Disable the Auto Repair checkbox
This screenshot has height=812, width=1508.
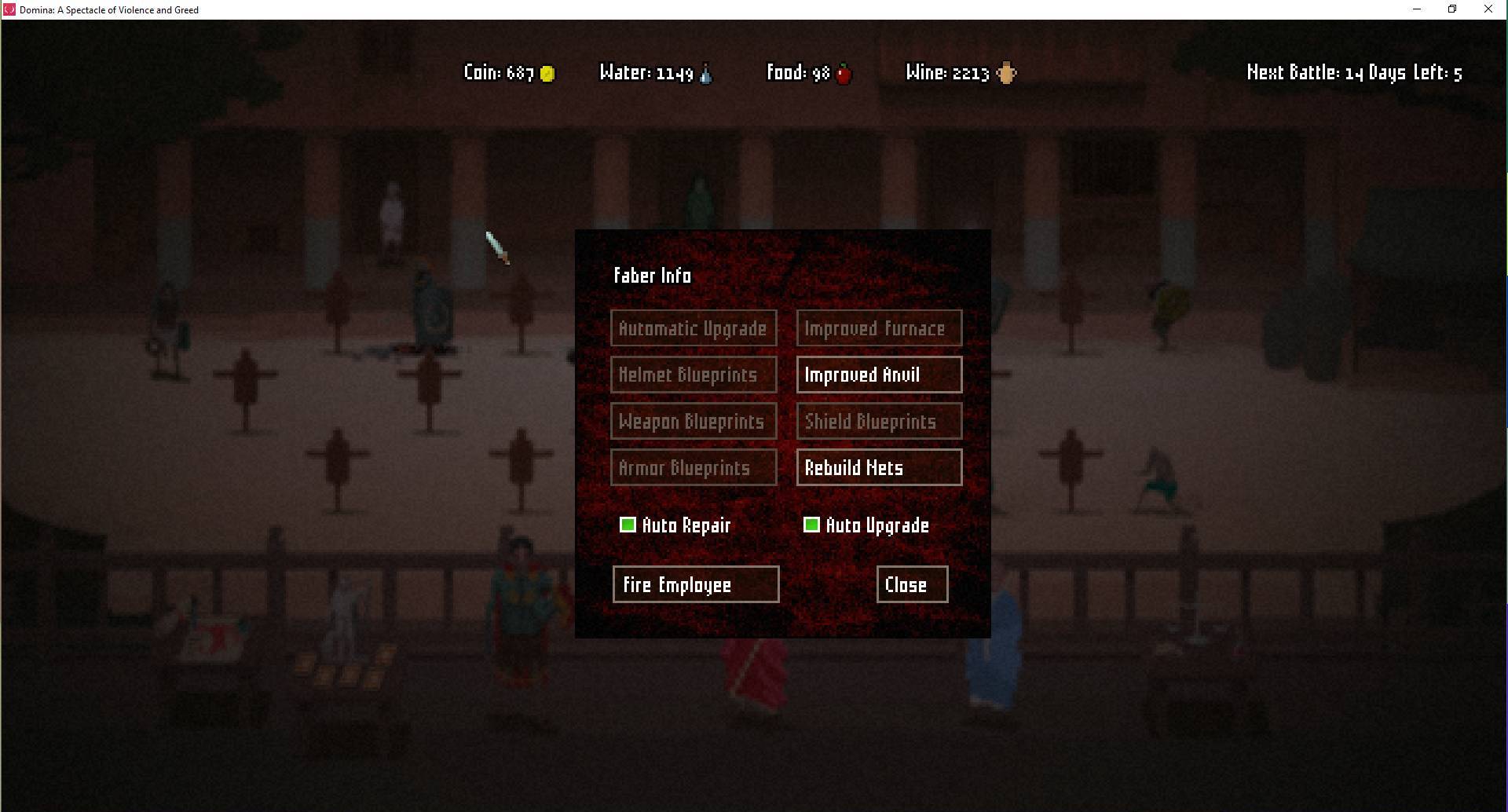tap(628, 525)
